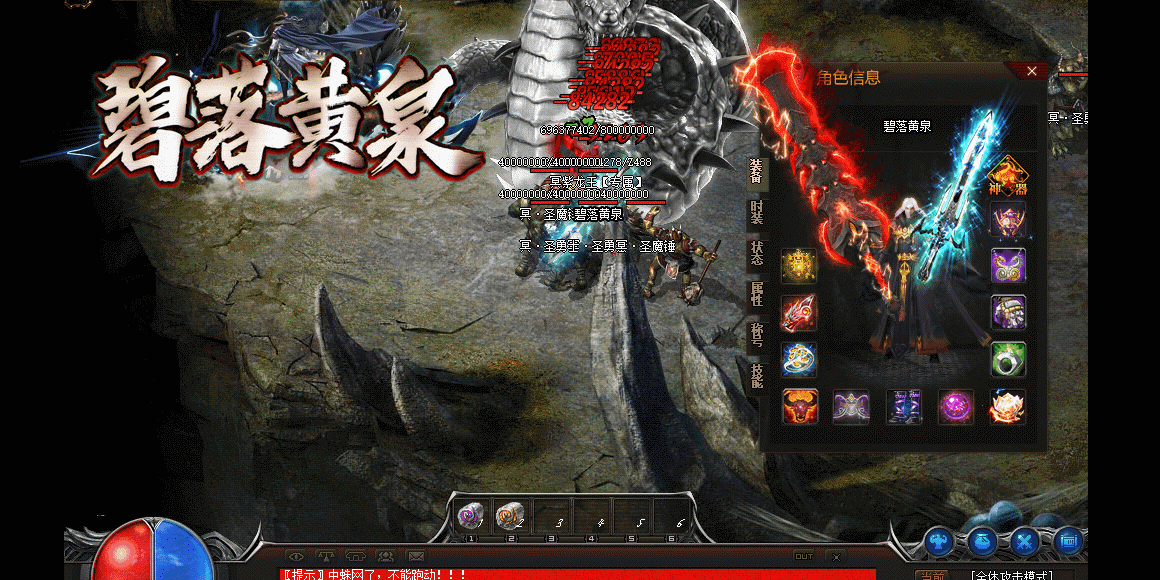Show the 属性 attributes tab
The width and height of the screenshot is (1160, 580).
pyautogui.click(x=757, y=293)
